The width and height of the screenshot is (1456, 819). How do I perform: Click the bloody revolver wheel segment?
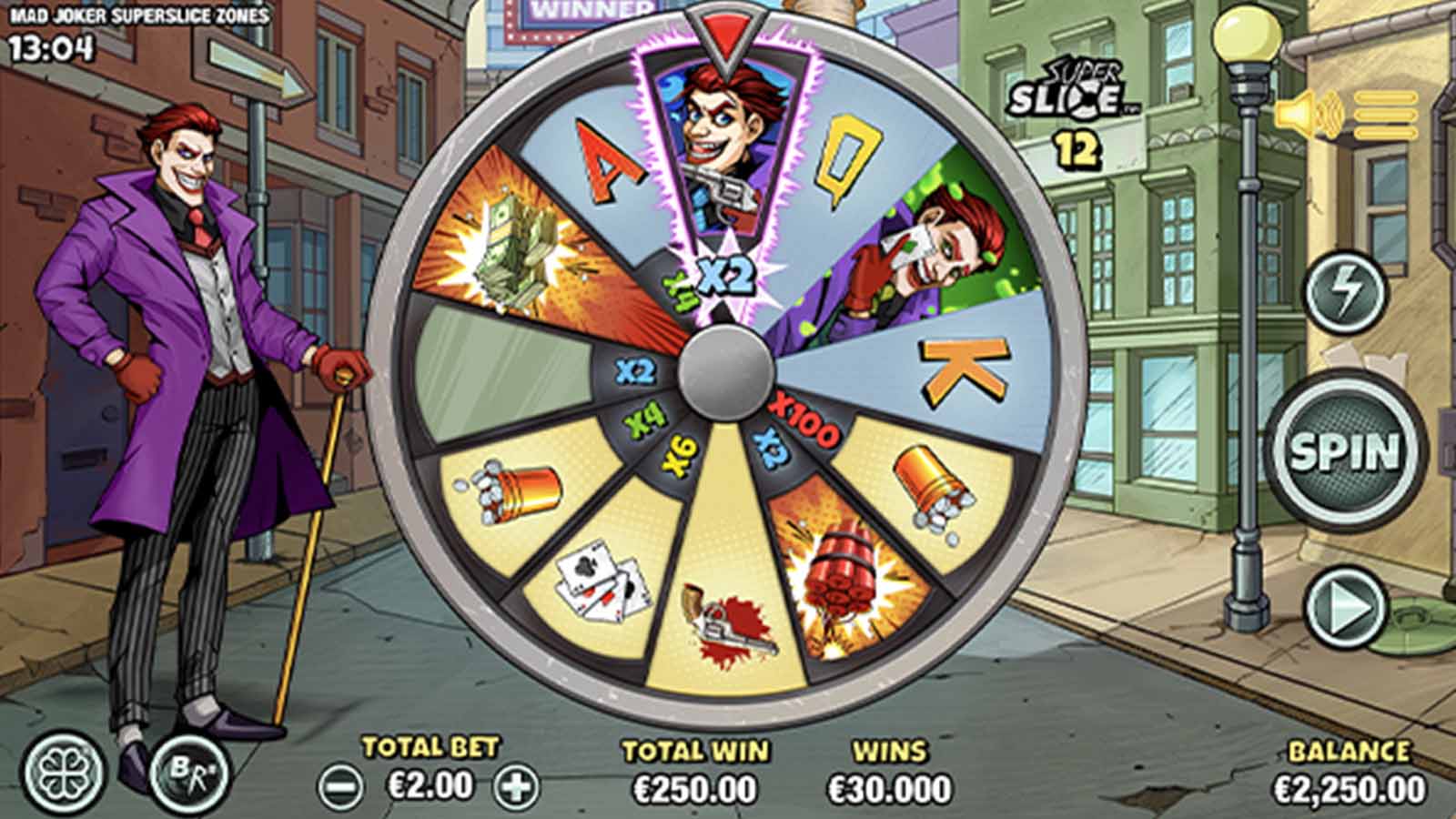[728, 619]
